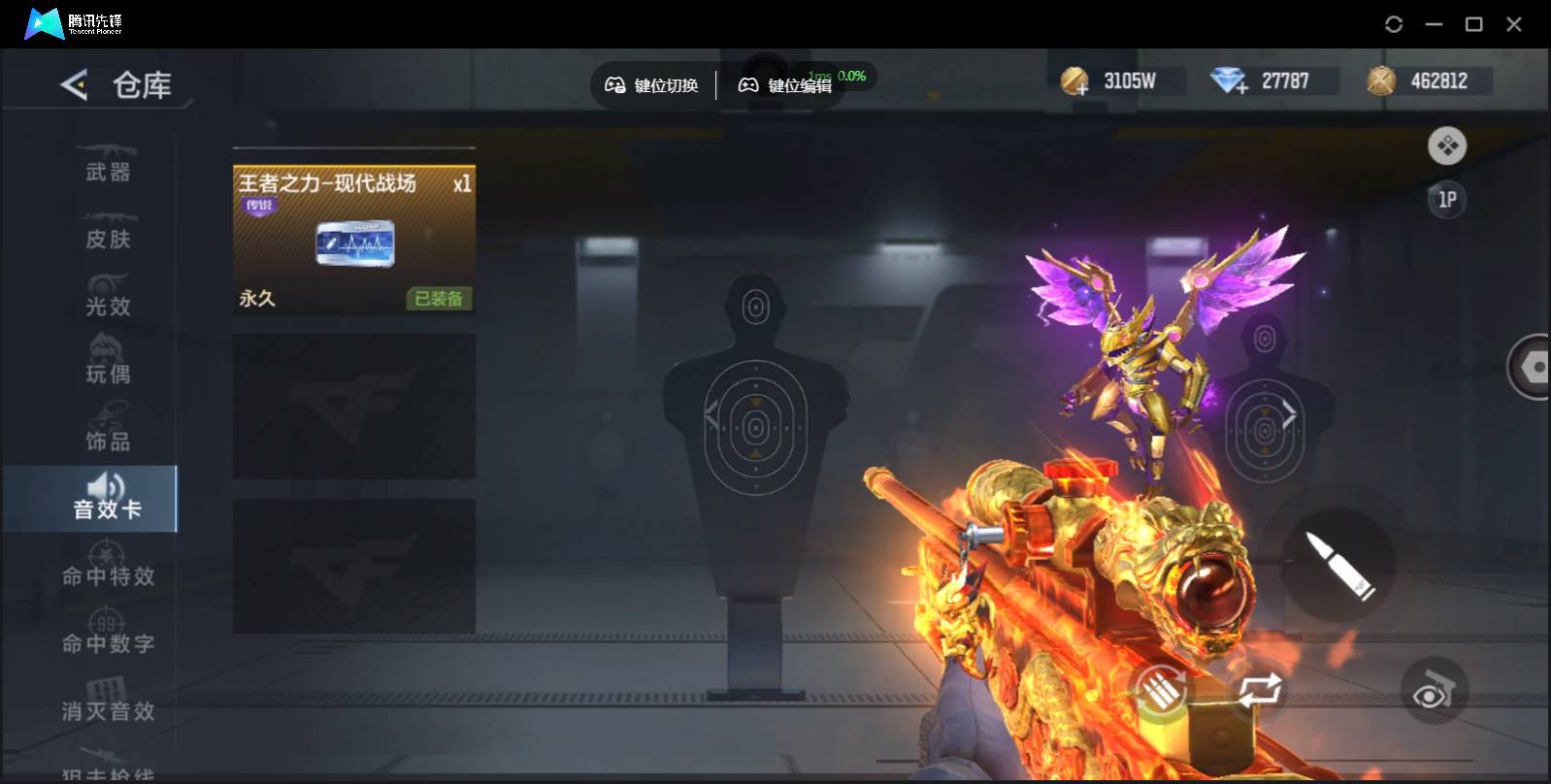The image size is (1551, 784).
Task: Toggle the eye preview visibility button
Action: (x=1434, y=693)
